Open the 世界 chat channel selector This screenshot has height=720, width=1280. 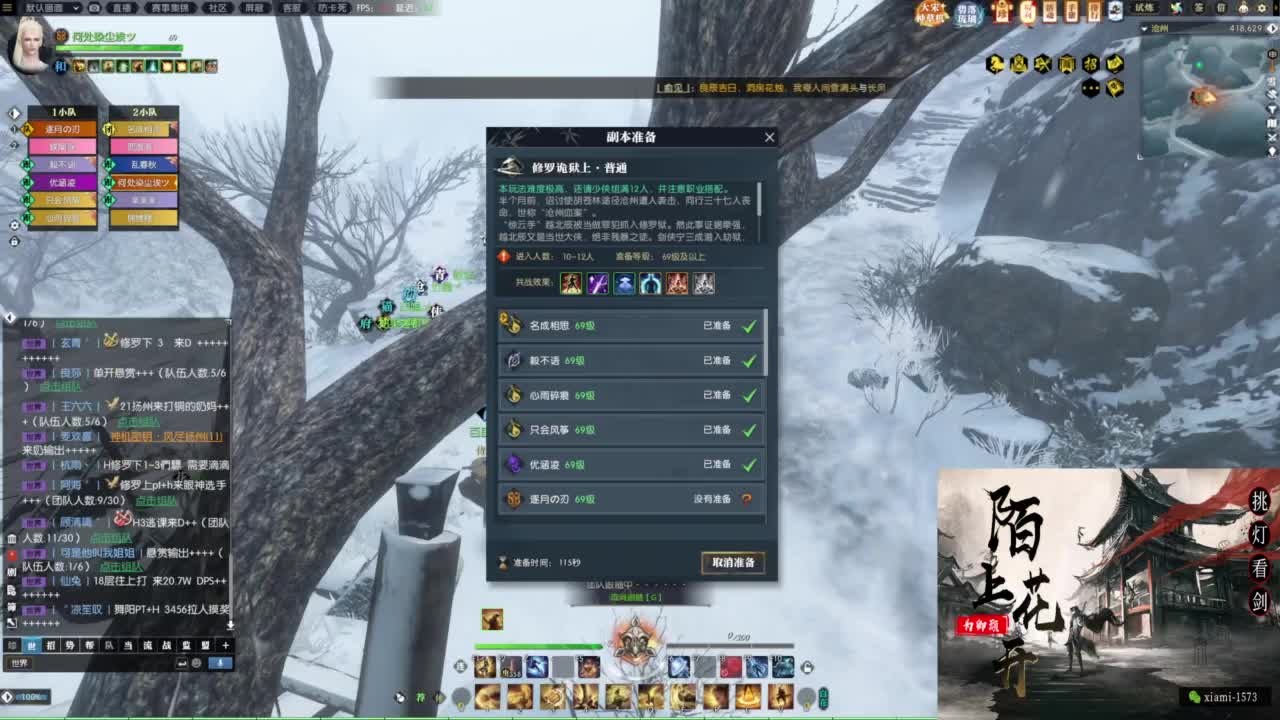point(21,663)
